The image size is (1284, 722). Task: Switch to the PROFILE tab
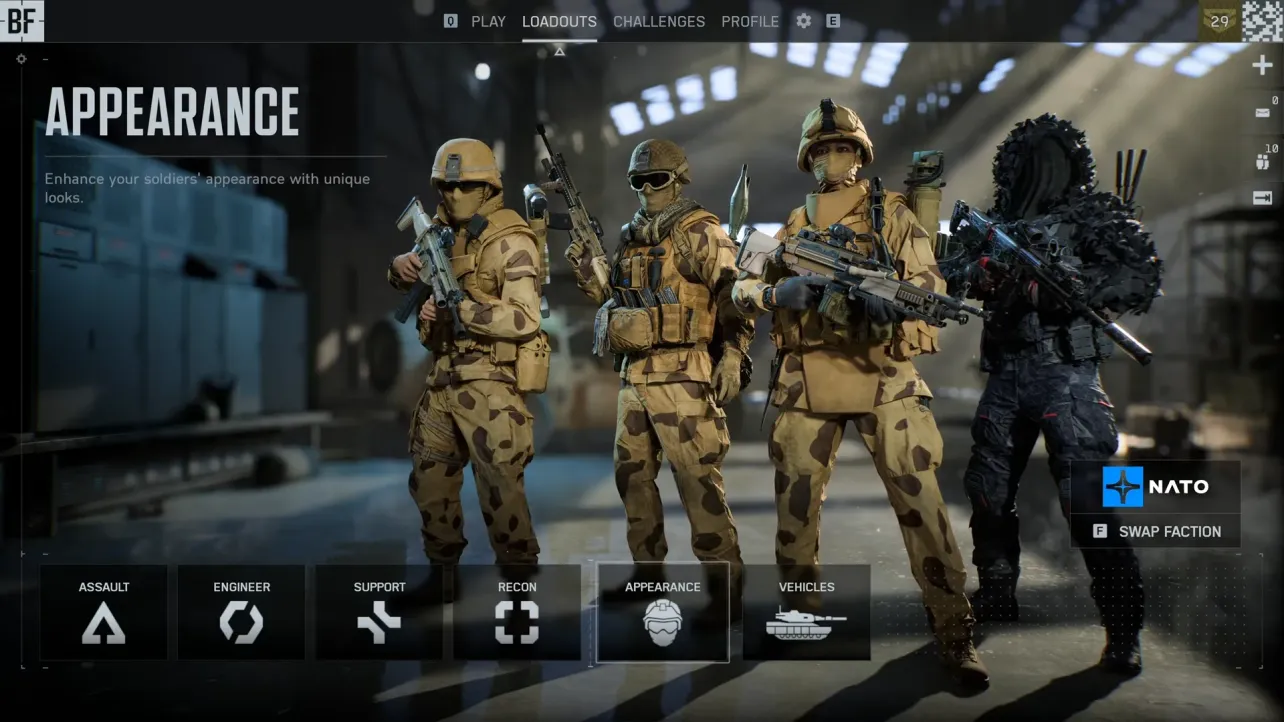click(750, 21)
